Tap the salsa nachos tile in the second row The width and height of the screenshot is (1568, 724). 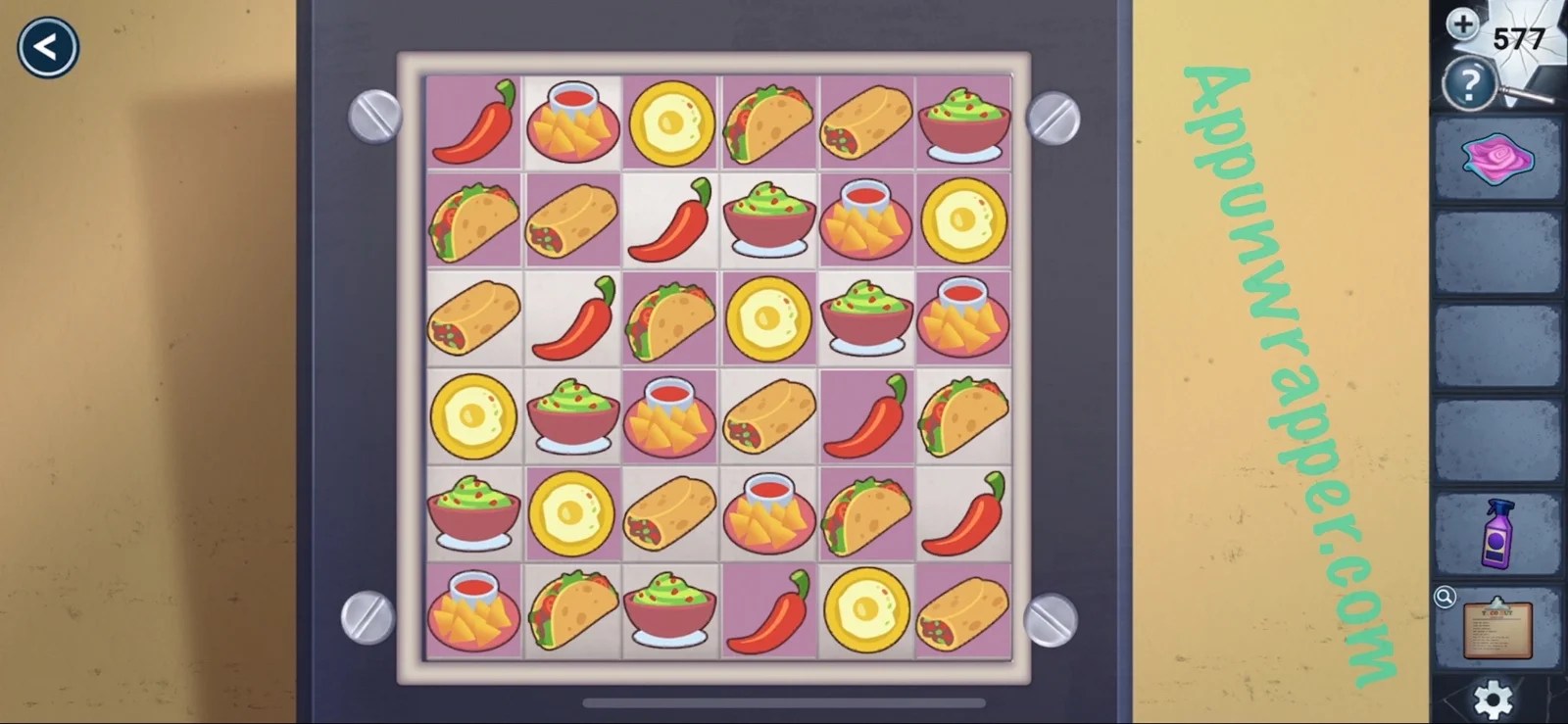[x=866, y=220]
